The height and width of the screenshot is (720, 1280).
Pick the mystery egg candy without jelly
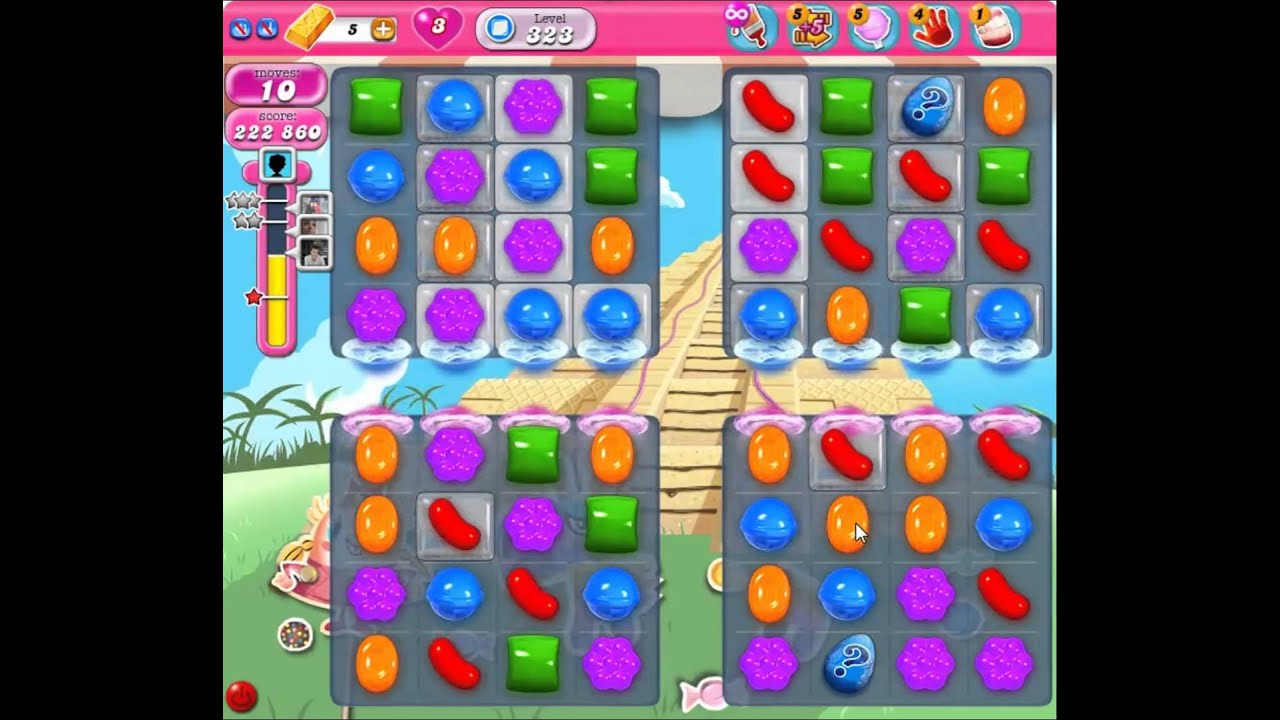click(848, 663)
